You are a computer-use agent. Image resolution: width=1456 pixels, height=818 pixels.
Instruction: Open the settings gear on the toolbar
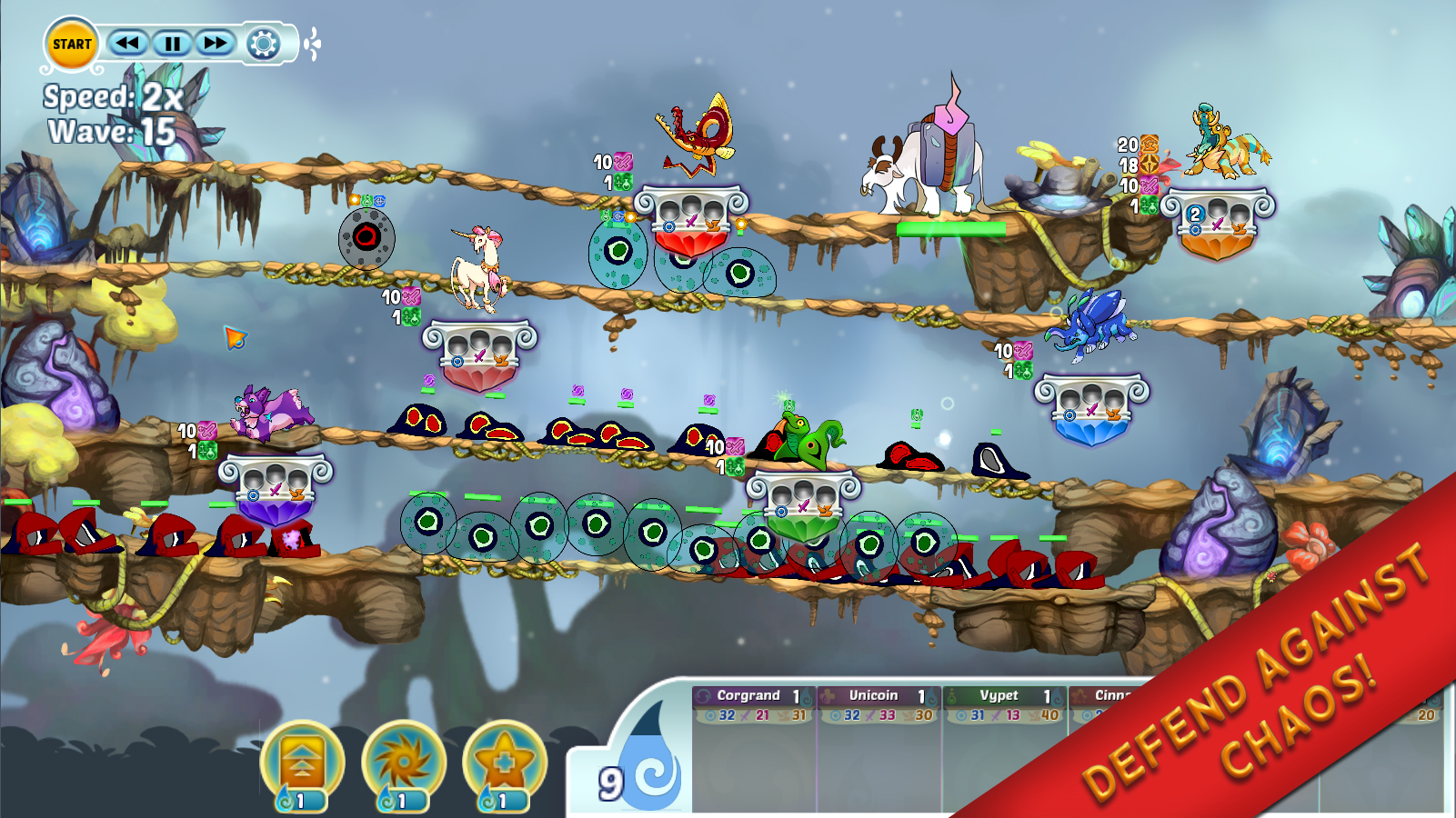263,42
